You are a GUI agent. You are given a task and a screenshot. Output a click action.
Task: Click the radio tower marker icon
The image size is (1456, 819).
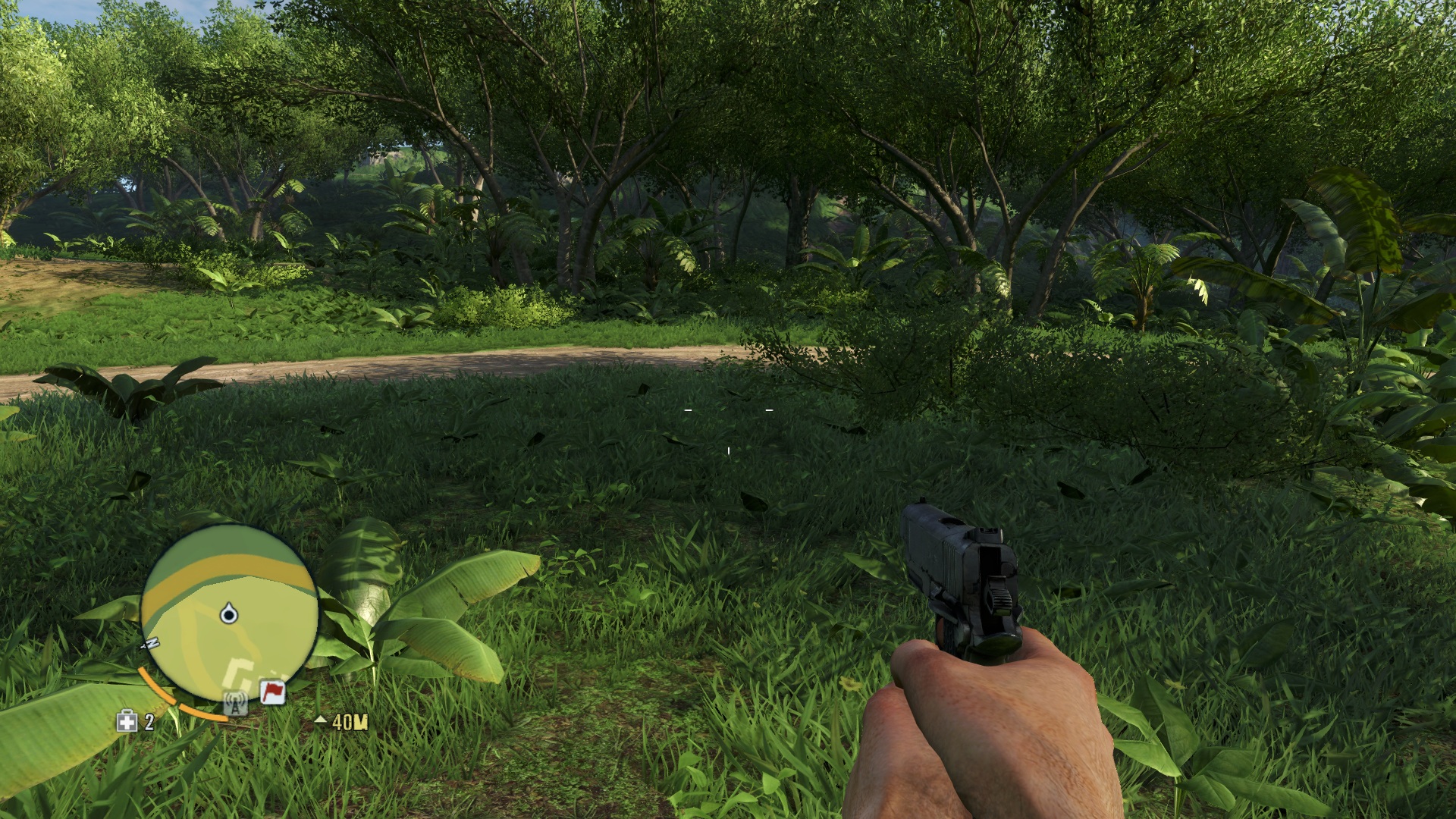pyautogui.click(x=235, y=704)
